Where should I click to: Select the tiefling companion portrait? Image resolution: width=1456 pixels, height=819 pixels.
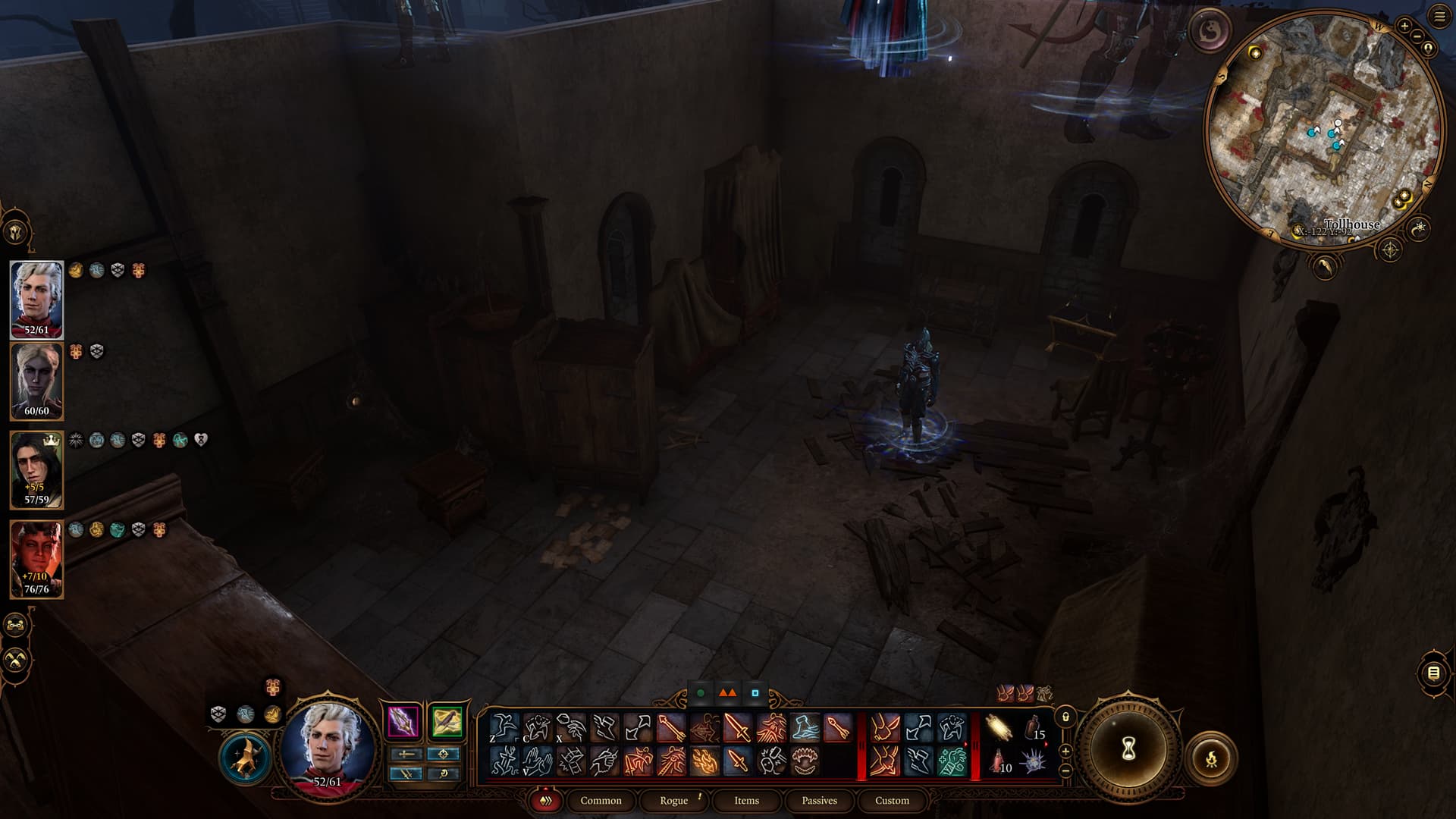click(x=36, y=558)
